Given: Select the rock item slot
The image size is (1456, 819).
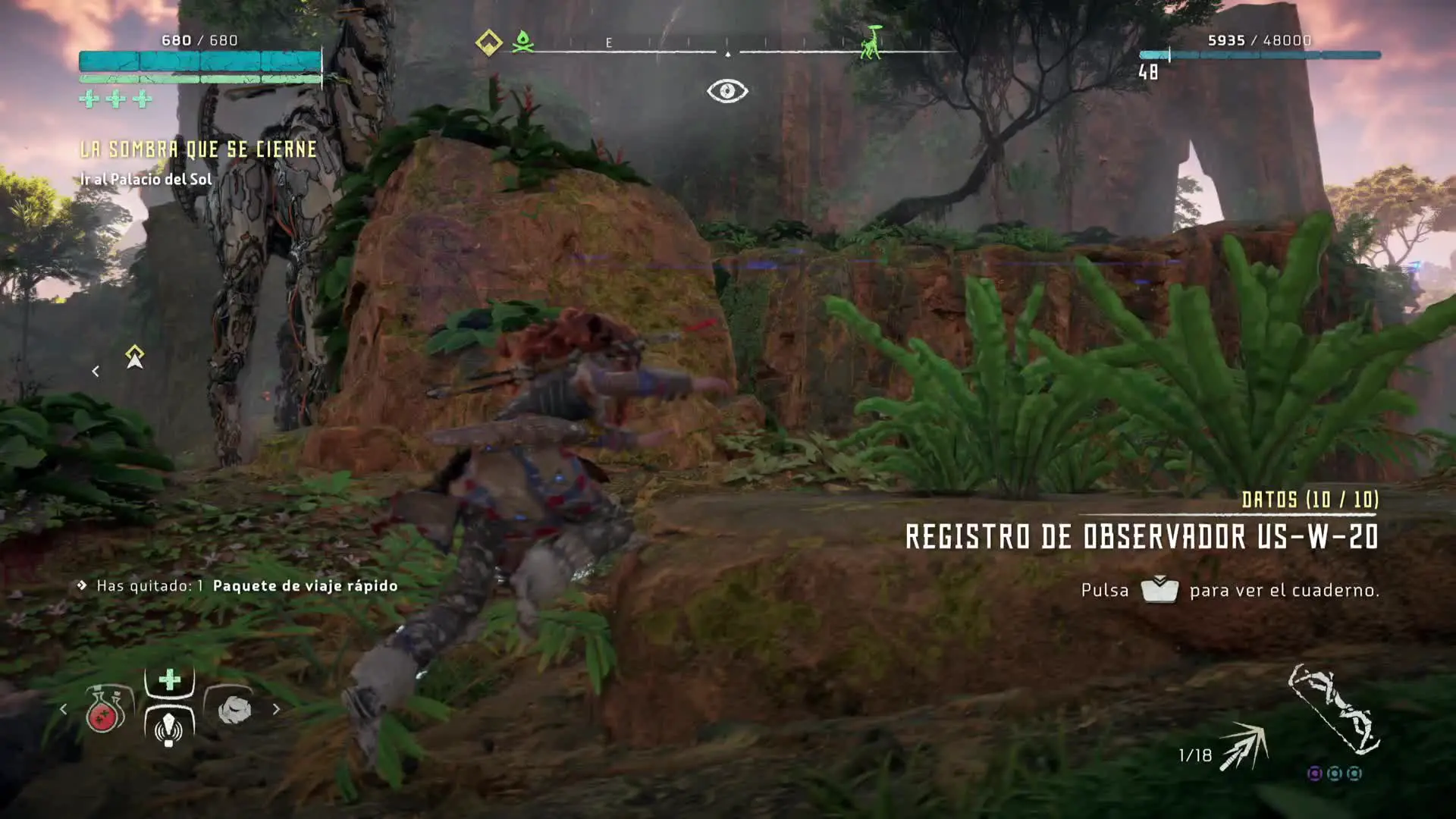Looking at the screenshot, I should tap(234, 710).
